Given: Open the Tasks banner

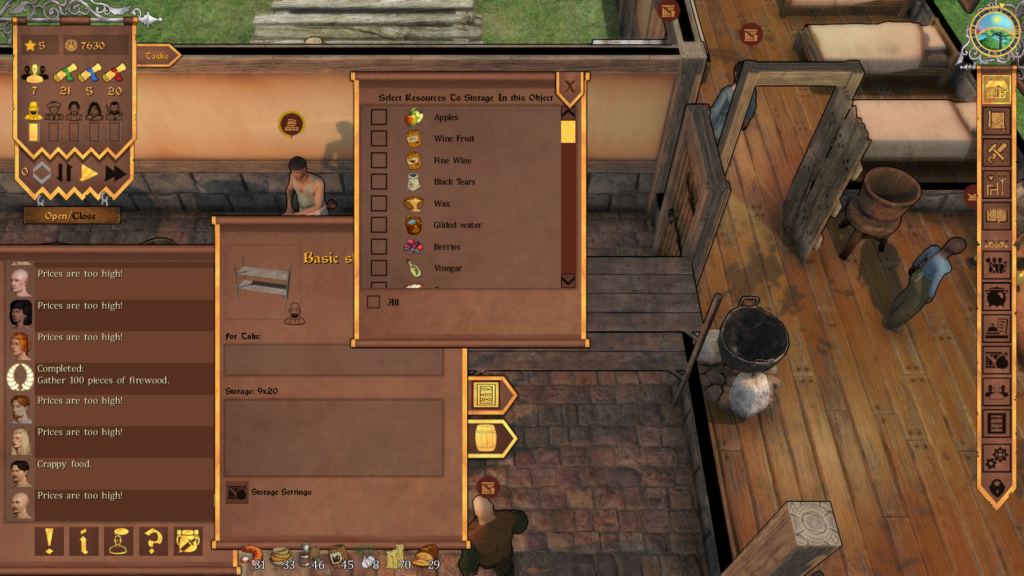Looking at the screenshot, I should pyautogui.click(x=157, y=56).
